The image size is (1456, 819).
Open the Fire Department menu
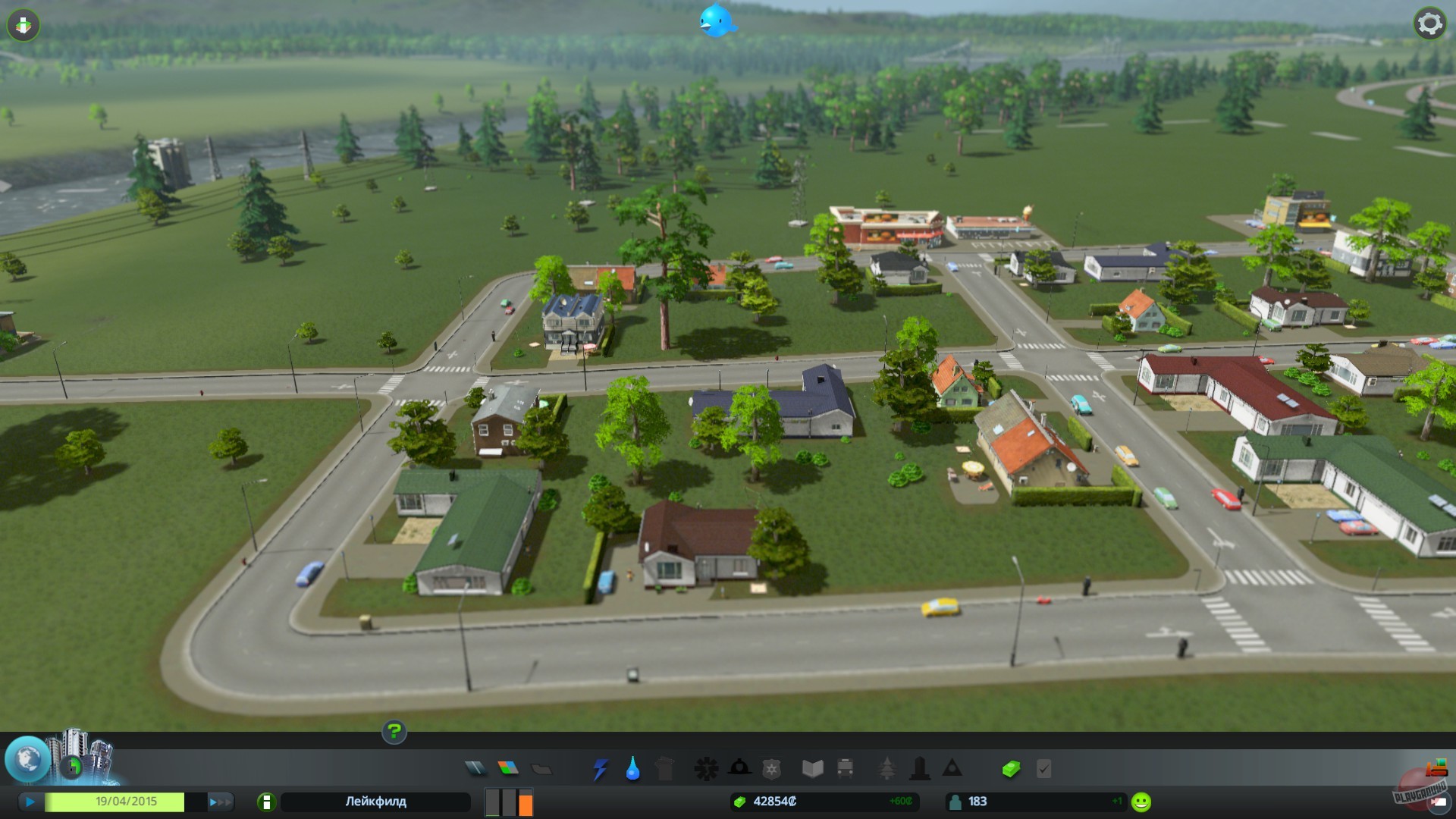point(740,768)
